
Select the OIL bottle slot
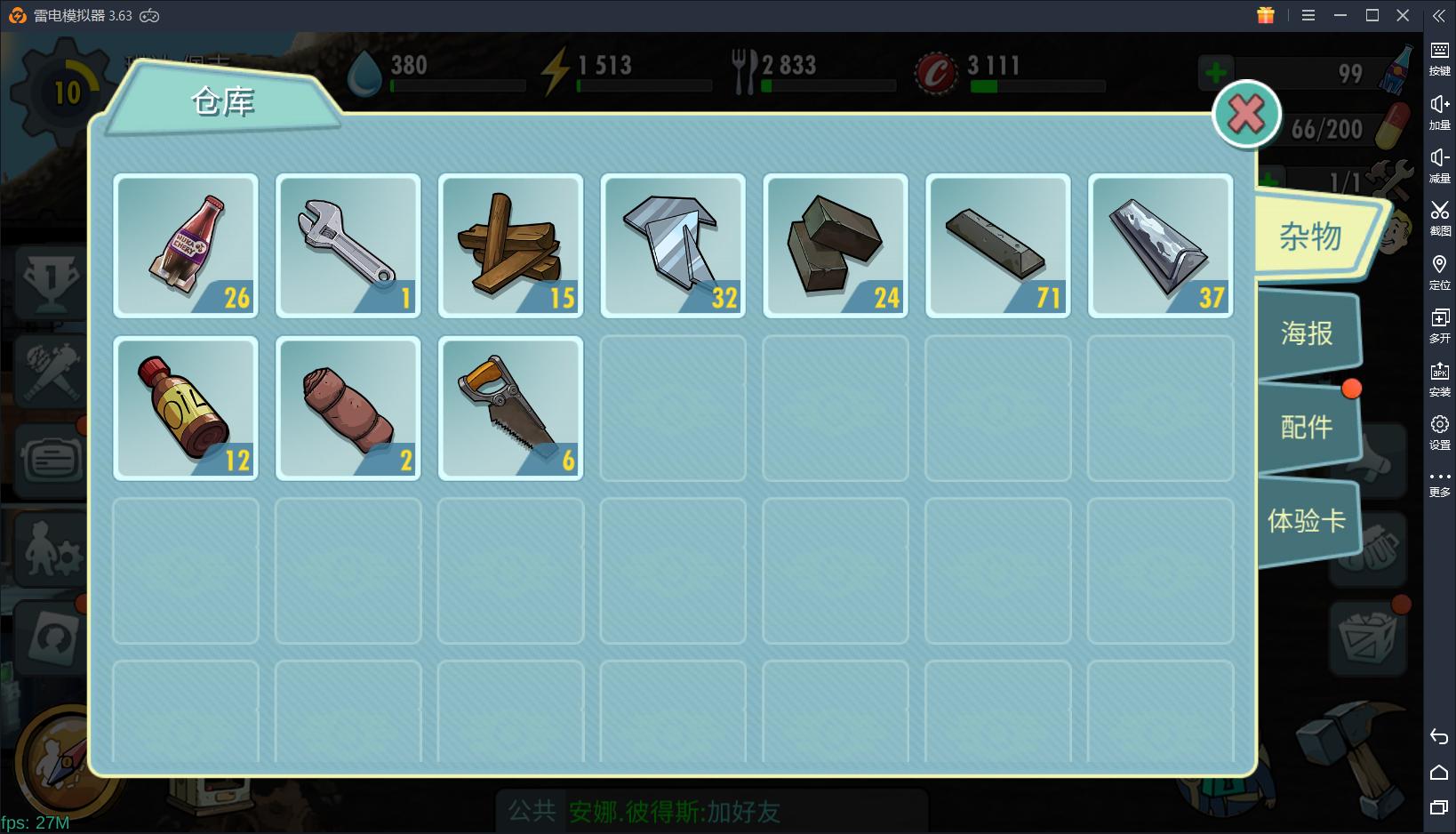click(186, 408)
